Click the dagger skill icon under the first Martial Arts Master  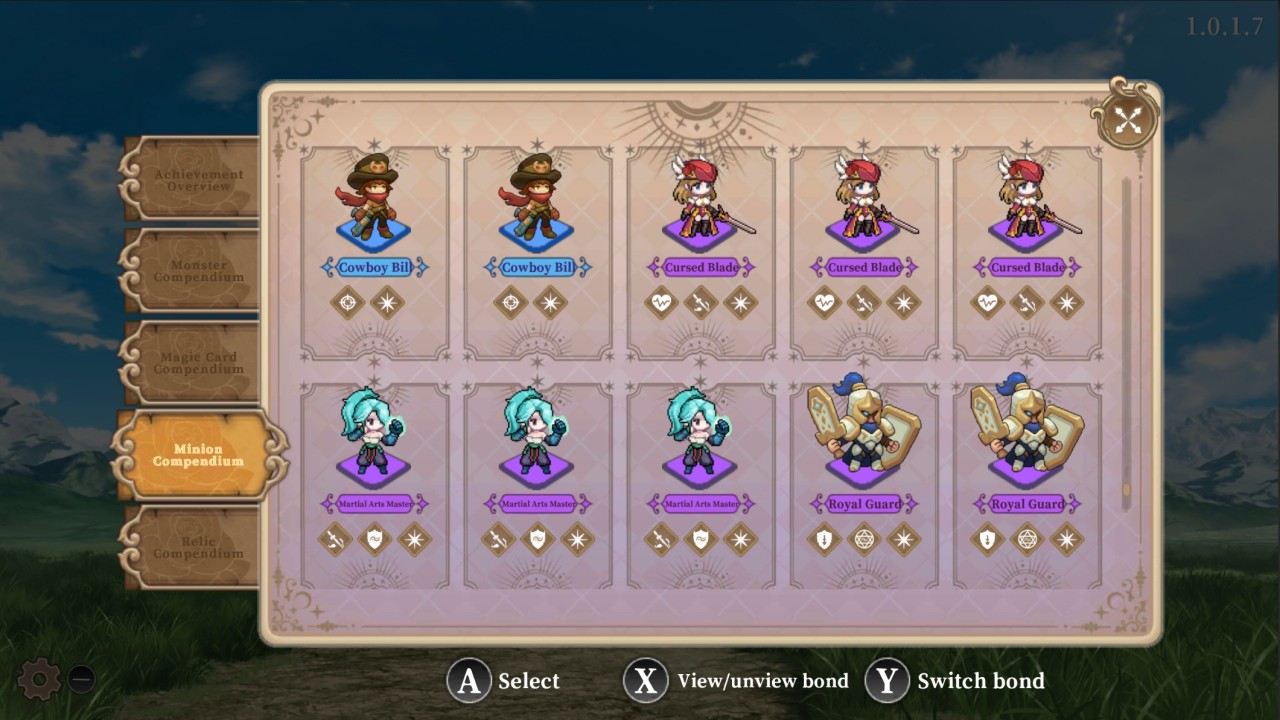(x=335, y=540)
